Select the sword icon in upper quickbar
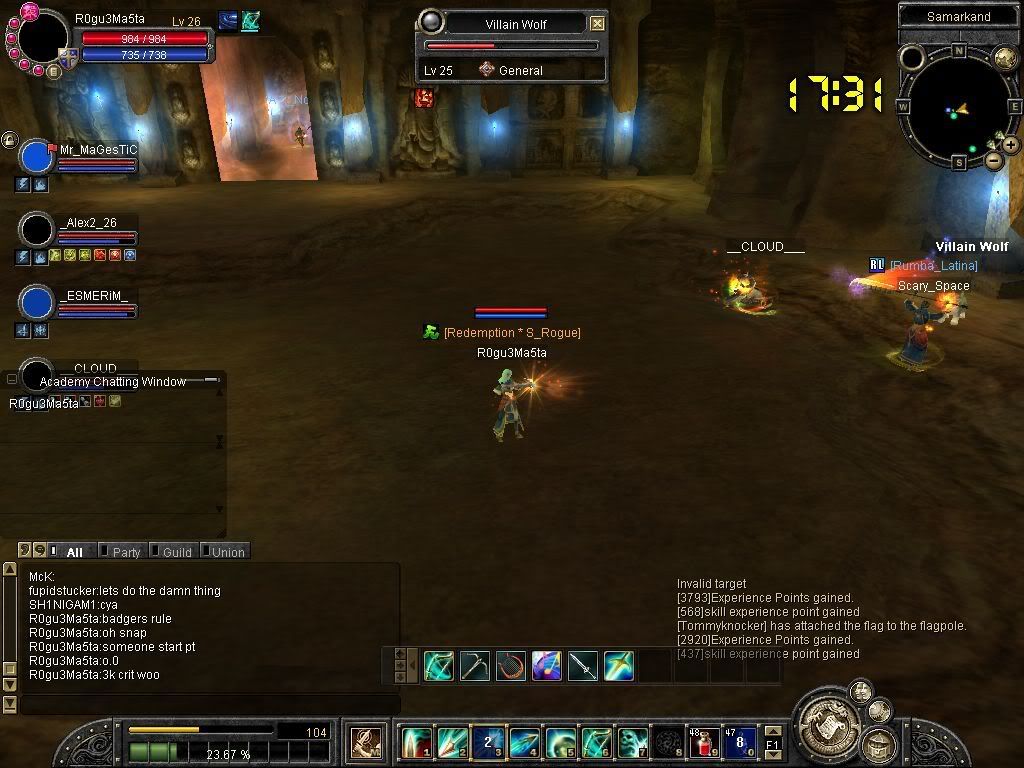 point(583,666)
